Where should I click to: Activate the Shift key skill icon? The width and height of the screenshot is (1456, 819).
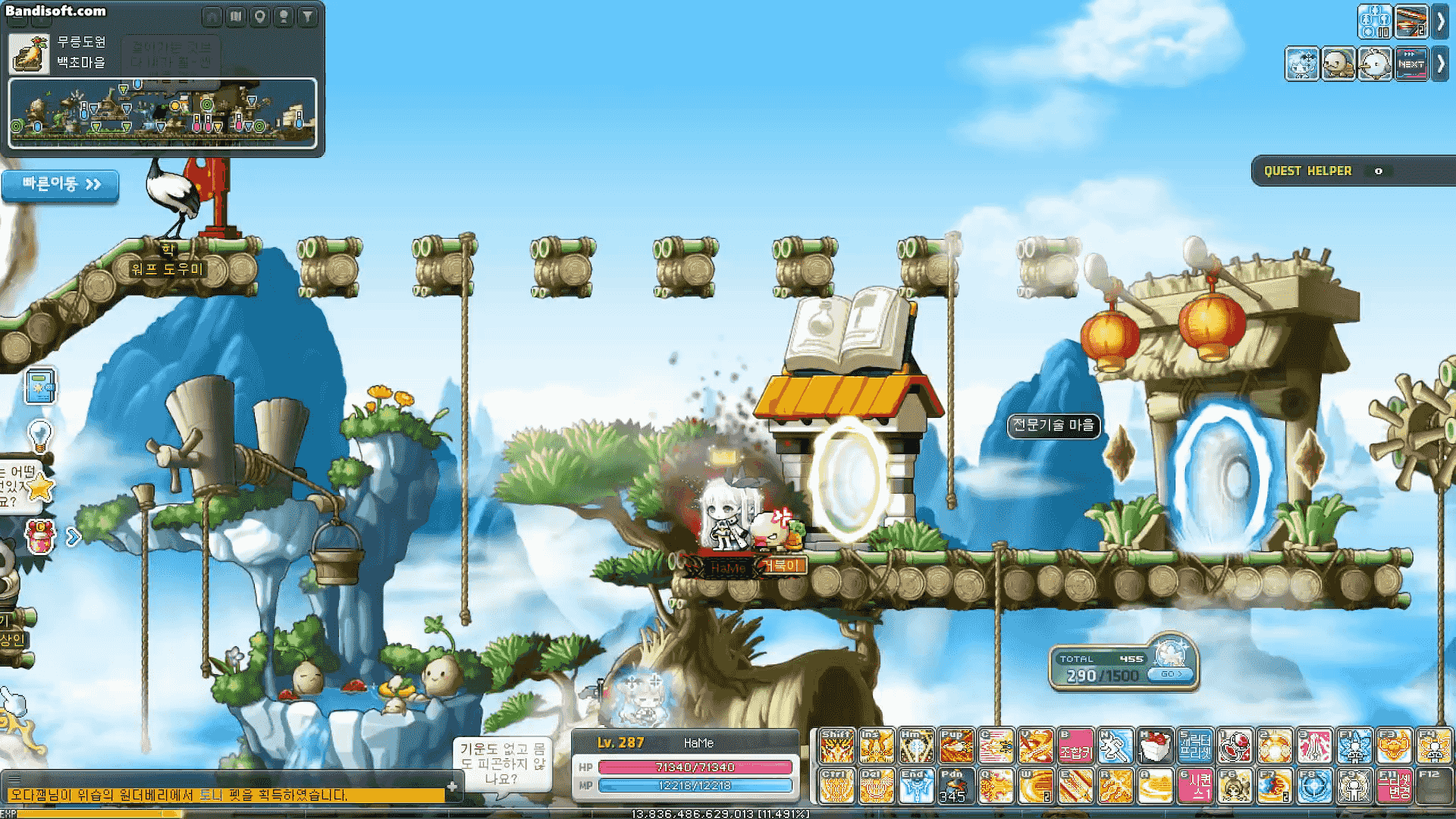coord(836,746)
